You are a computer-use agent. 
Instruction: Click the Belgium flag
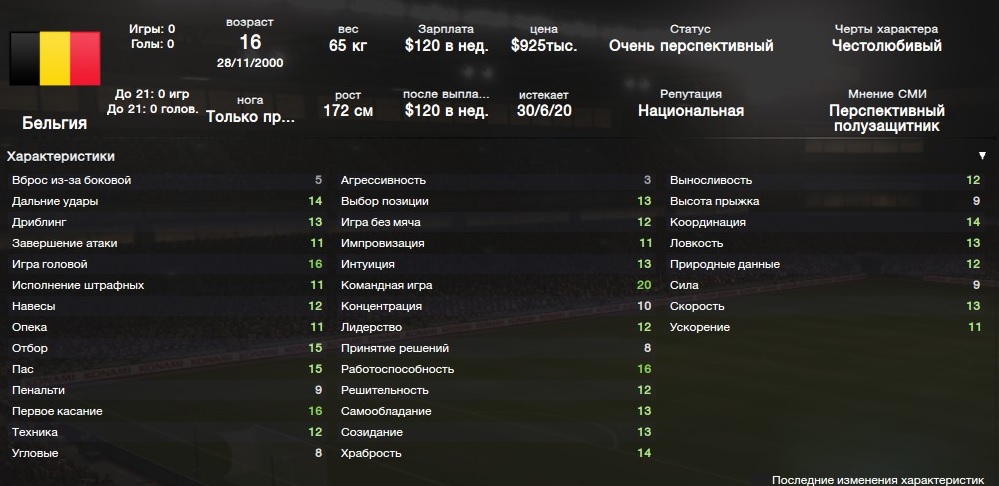coord(55,58)
